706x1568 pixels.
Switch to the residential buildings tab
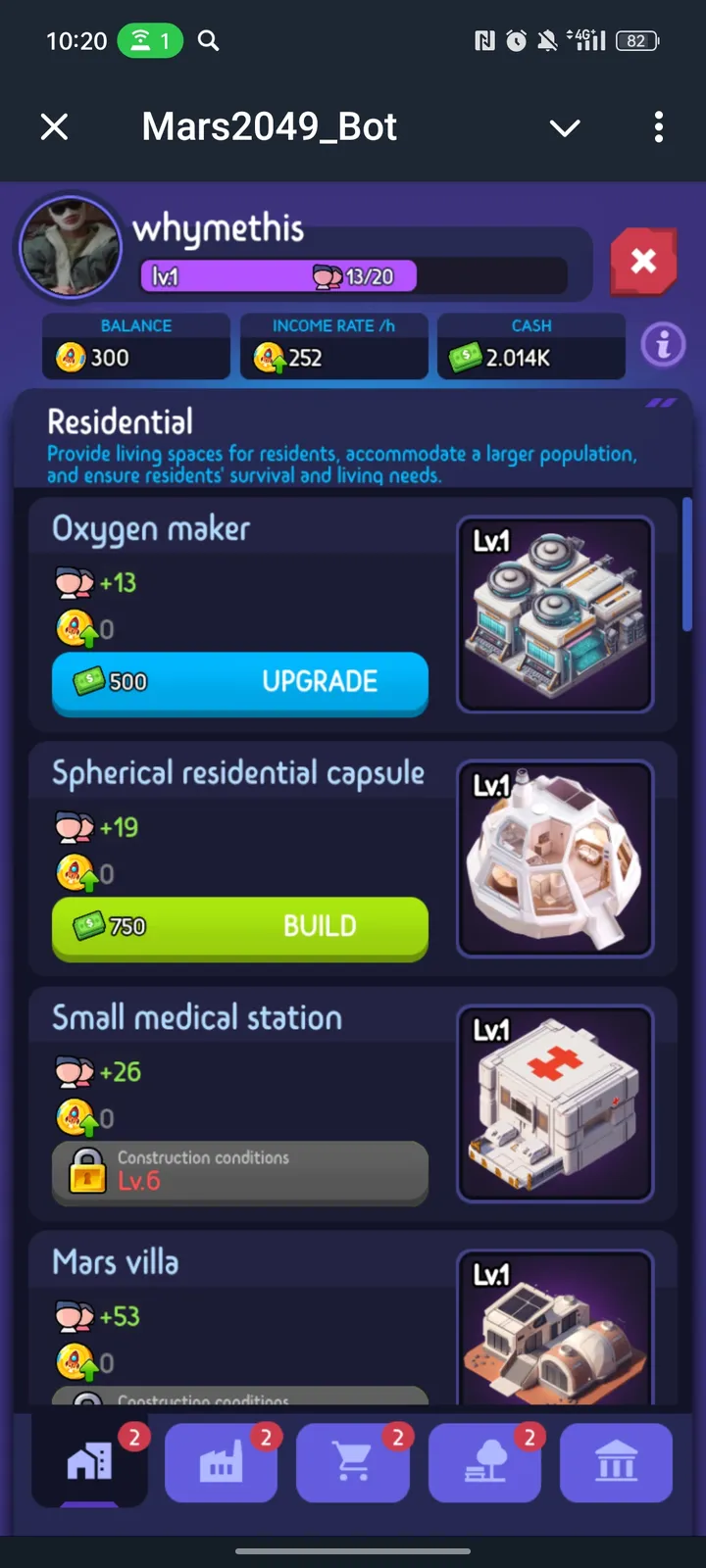pos(90,1463)
